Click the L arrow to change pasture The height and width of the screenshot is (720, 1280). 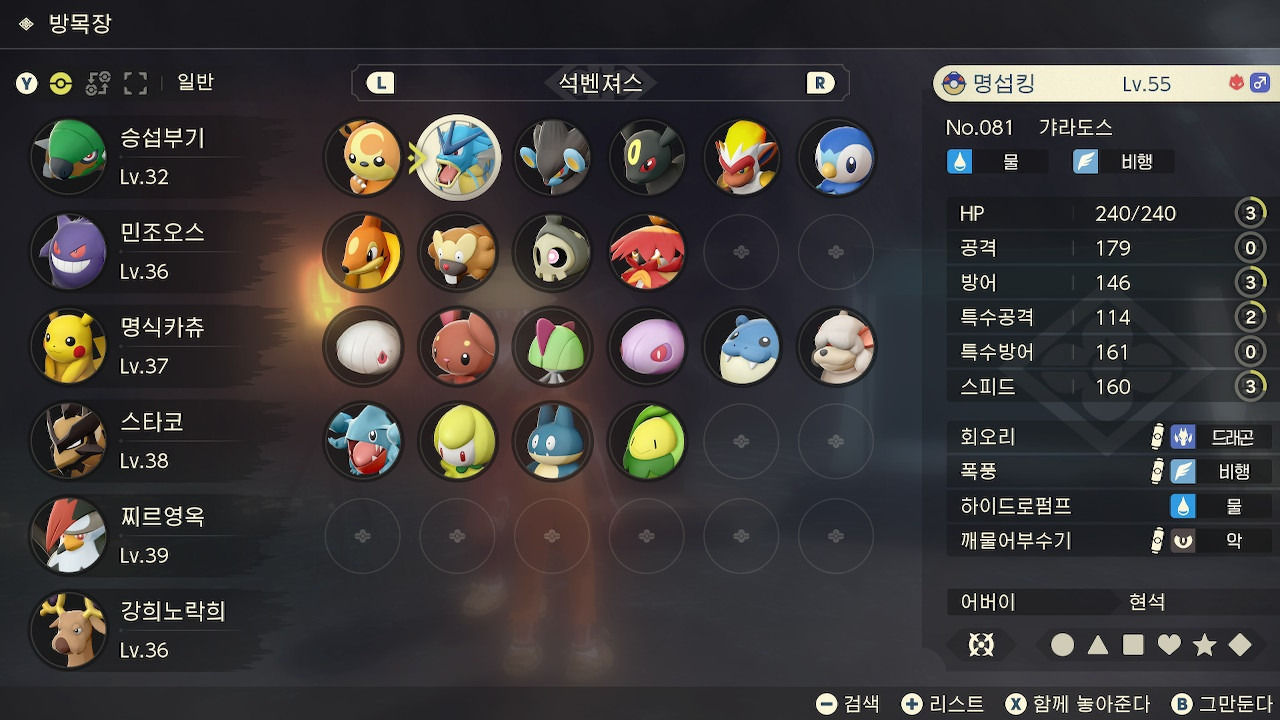coord(380,84)
